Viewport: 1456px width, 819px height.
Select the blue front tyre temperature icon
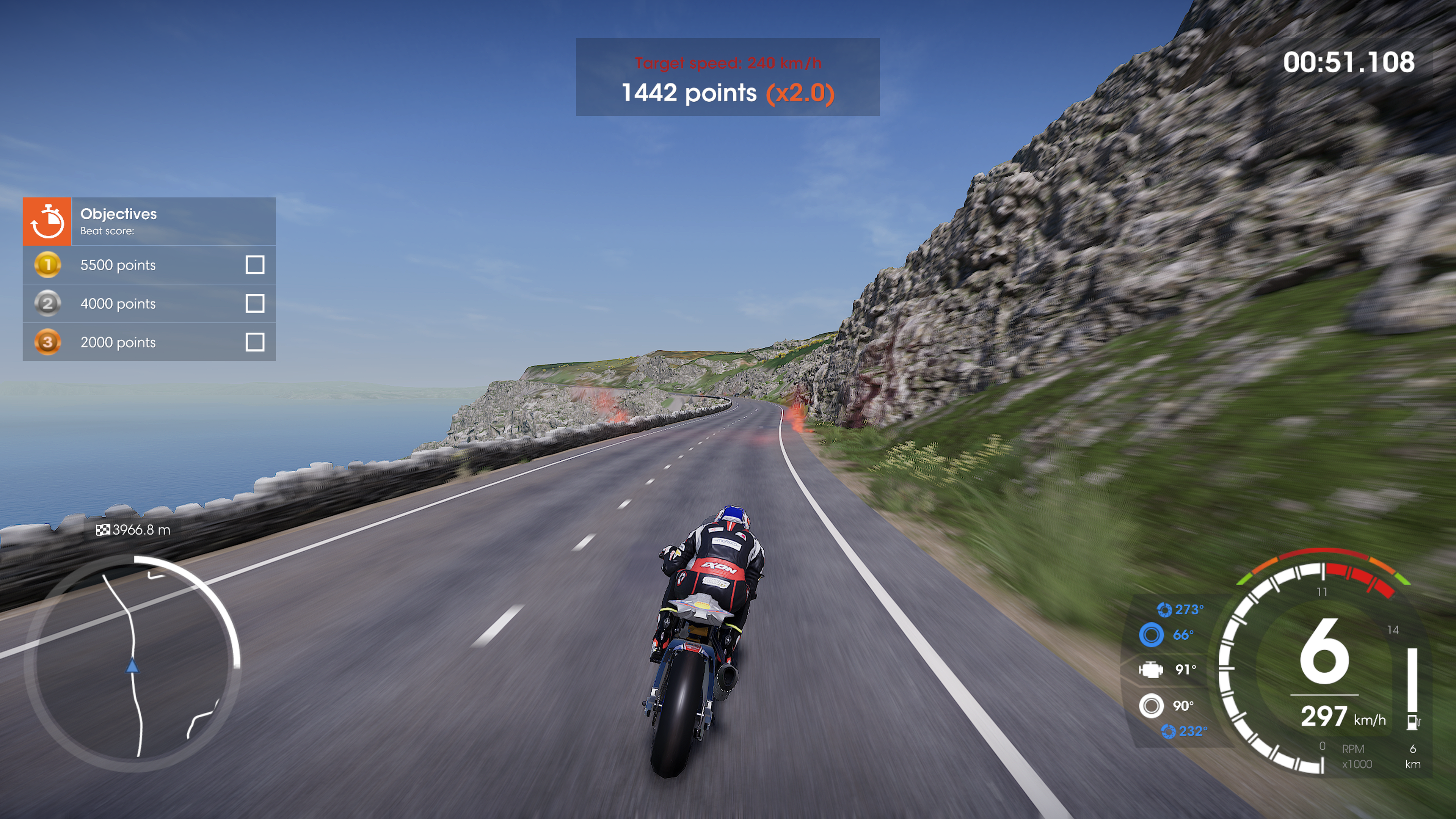pos(1152,635)
